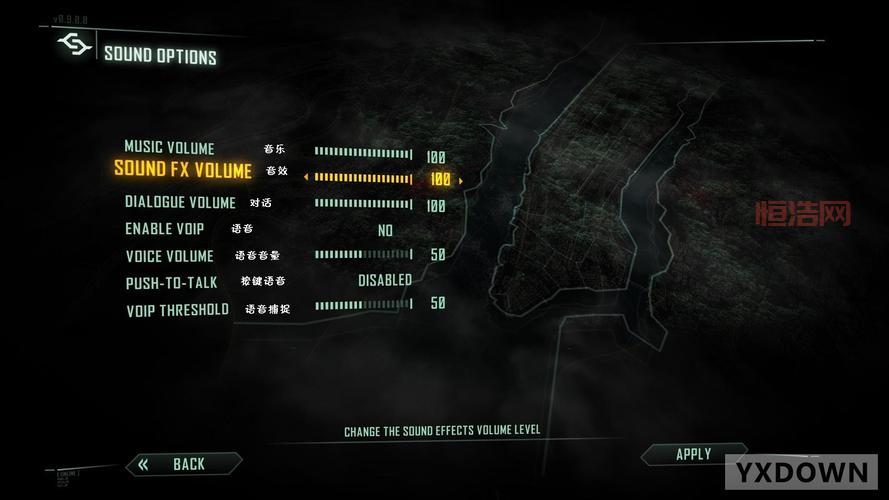Toggle the Push-to-Talk setting

click(x=385, y=281)
